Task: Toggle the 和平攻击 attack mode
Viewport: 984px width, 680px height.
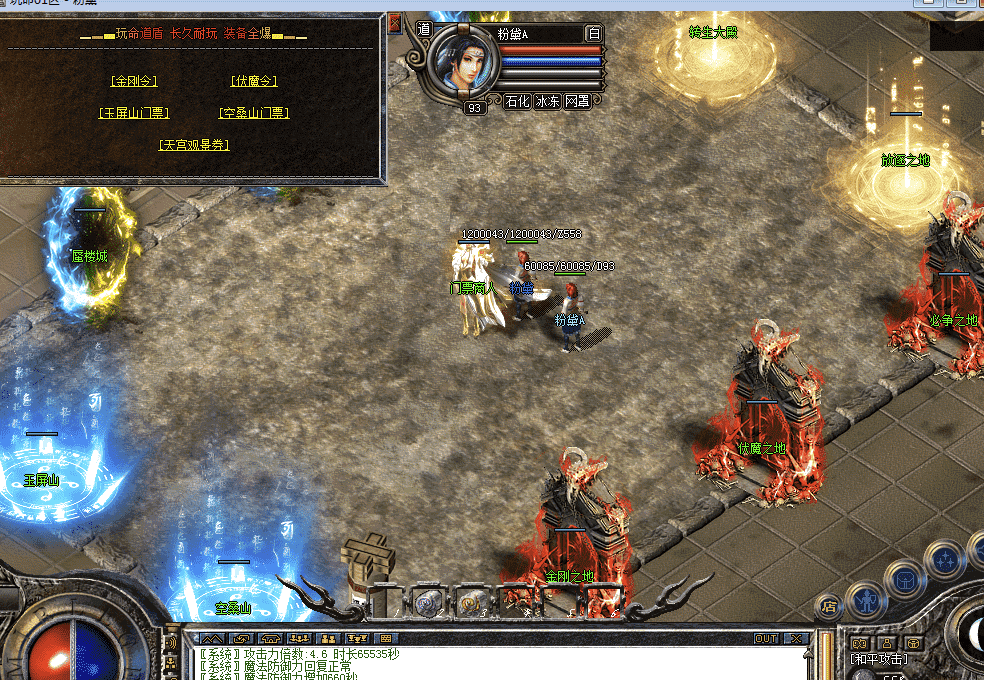Action: click(878, 659)
